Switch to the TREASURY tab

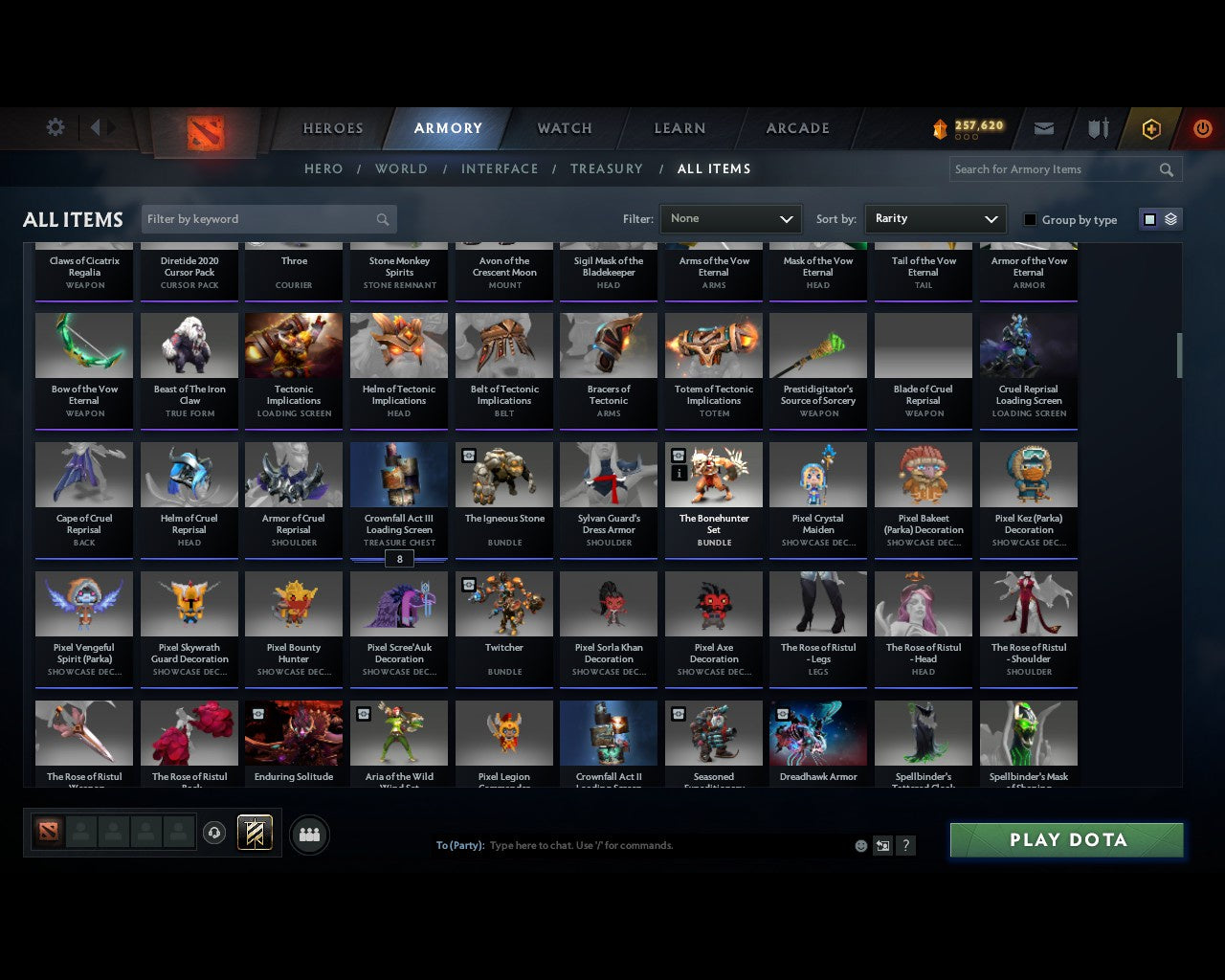pos(606,168)
